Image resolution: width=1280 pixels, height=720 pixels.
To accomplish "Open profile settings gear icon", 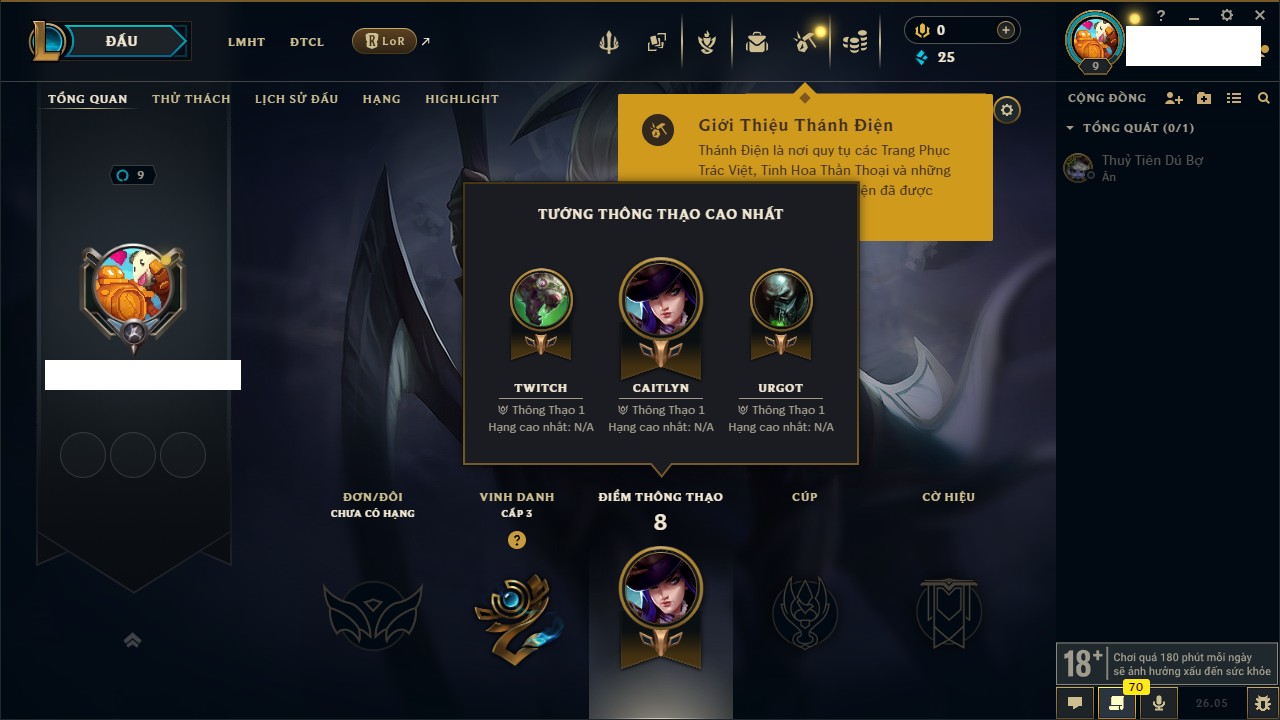I will point(1007,110).
